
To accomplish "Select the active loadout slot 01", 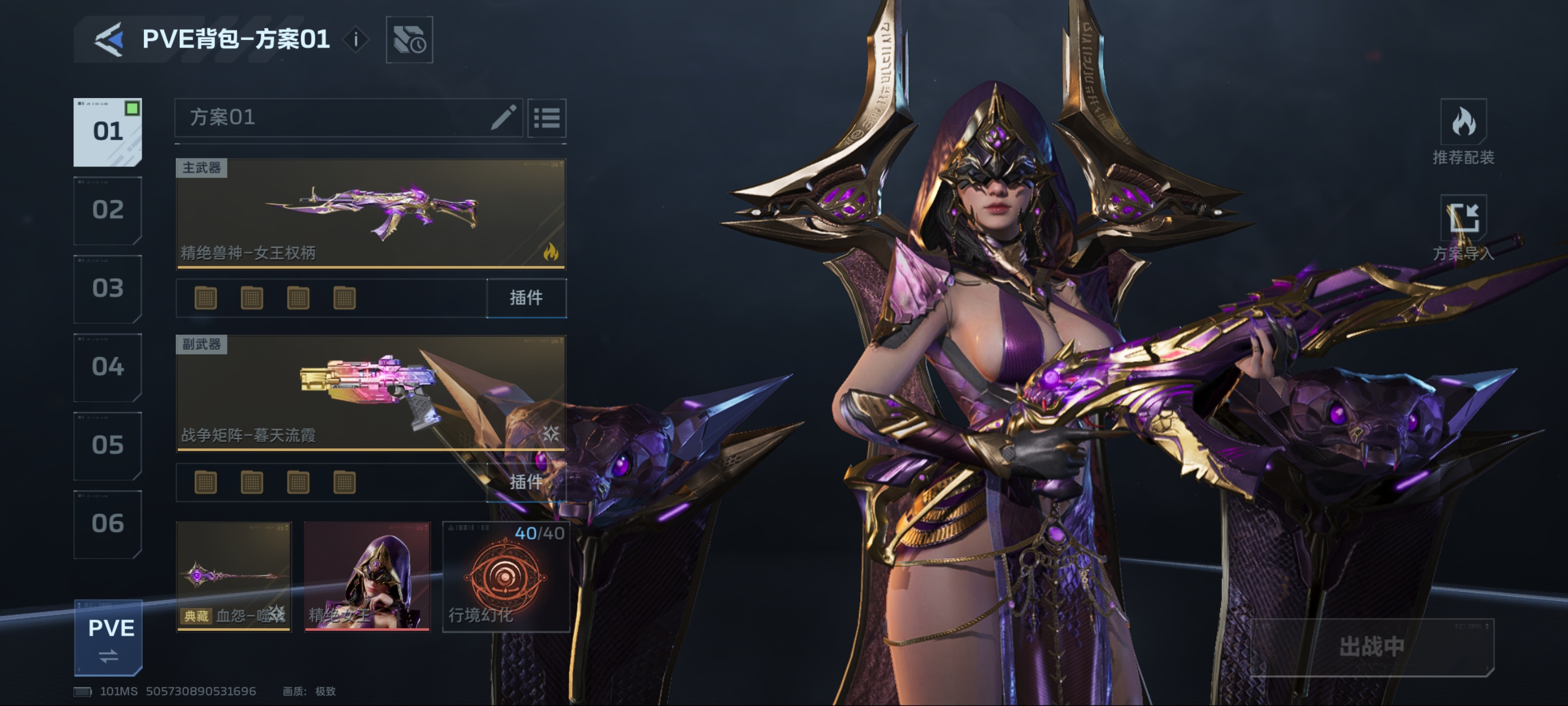I will pos(108,132).
